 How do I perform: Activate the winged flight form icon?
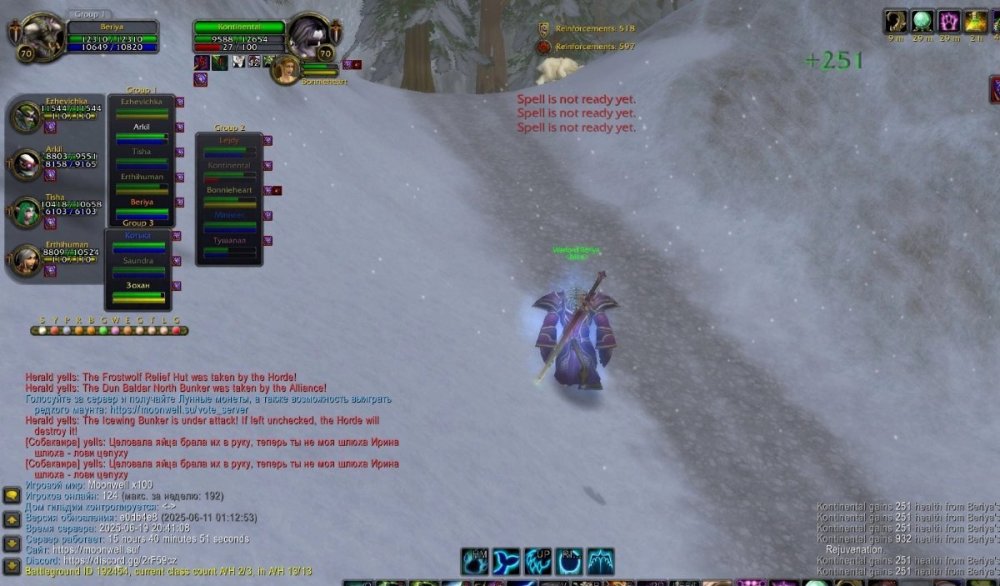click(x=600, y=561)
